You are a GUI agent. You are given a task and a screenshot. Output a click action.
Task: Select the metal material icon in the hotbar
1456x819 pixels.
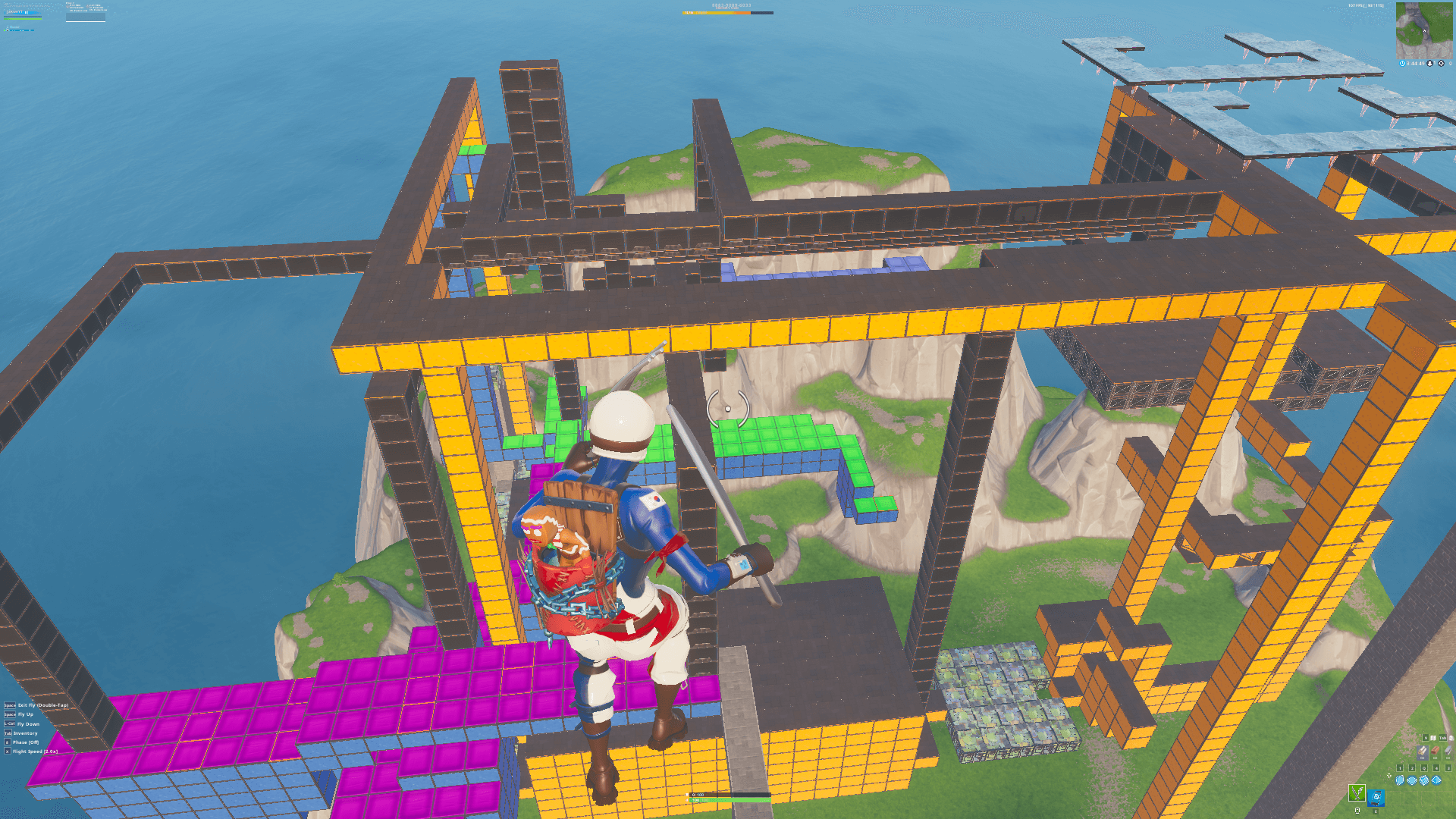coord(1448,752)
